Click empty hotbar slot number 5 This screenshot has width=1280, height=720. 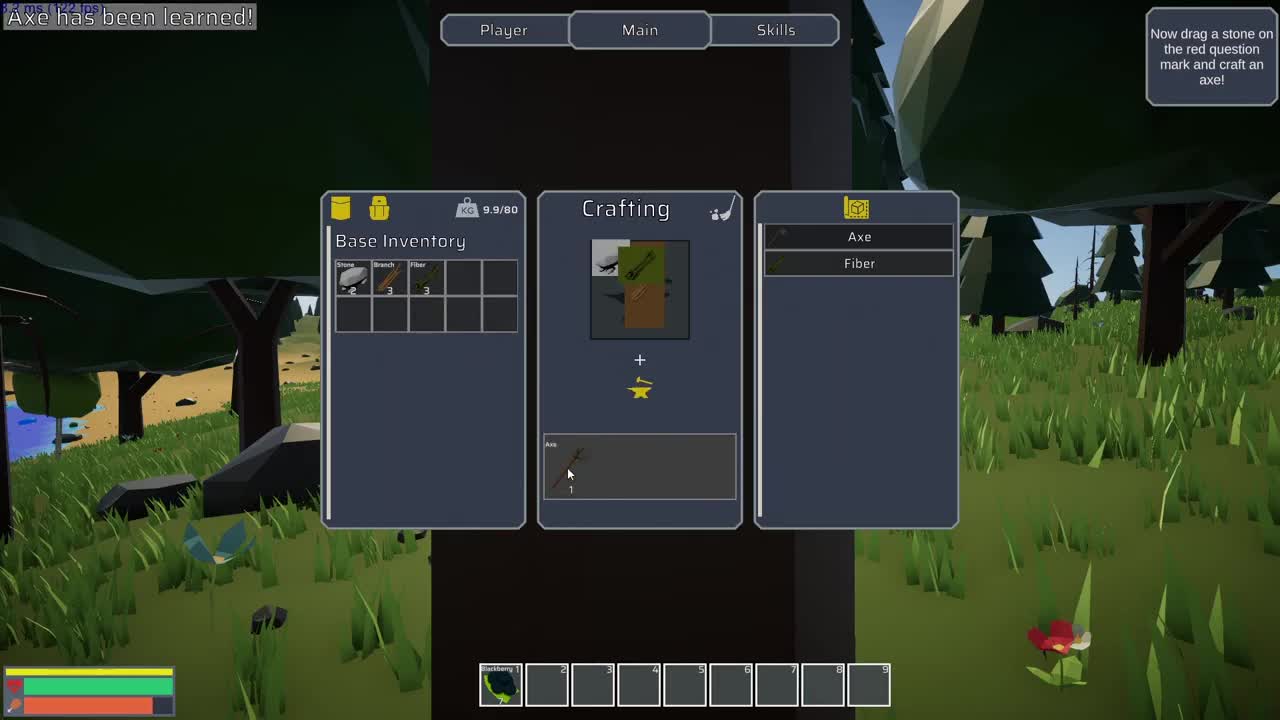pyautogui.click(x=685, y=684)
